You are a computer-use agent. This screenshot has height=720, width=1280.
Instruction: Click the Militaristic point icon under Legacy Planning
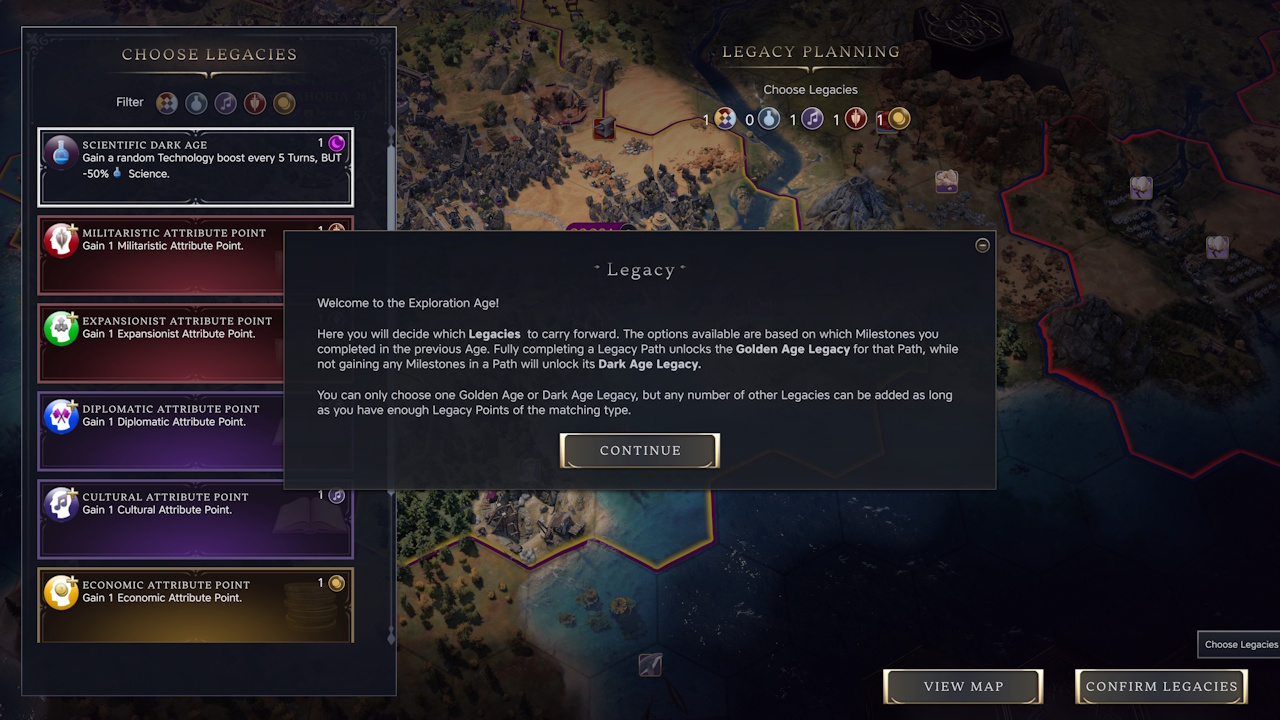855,118
